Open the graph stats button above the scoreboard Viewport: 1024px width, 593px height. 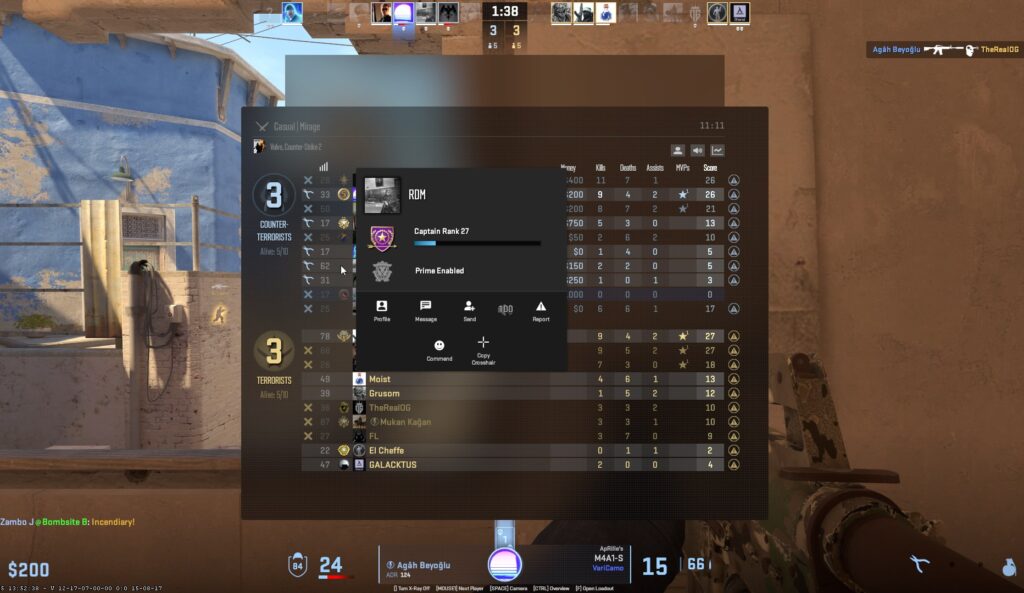(718, 151)
